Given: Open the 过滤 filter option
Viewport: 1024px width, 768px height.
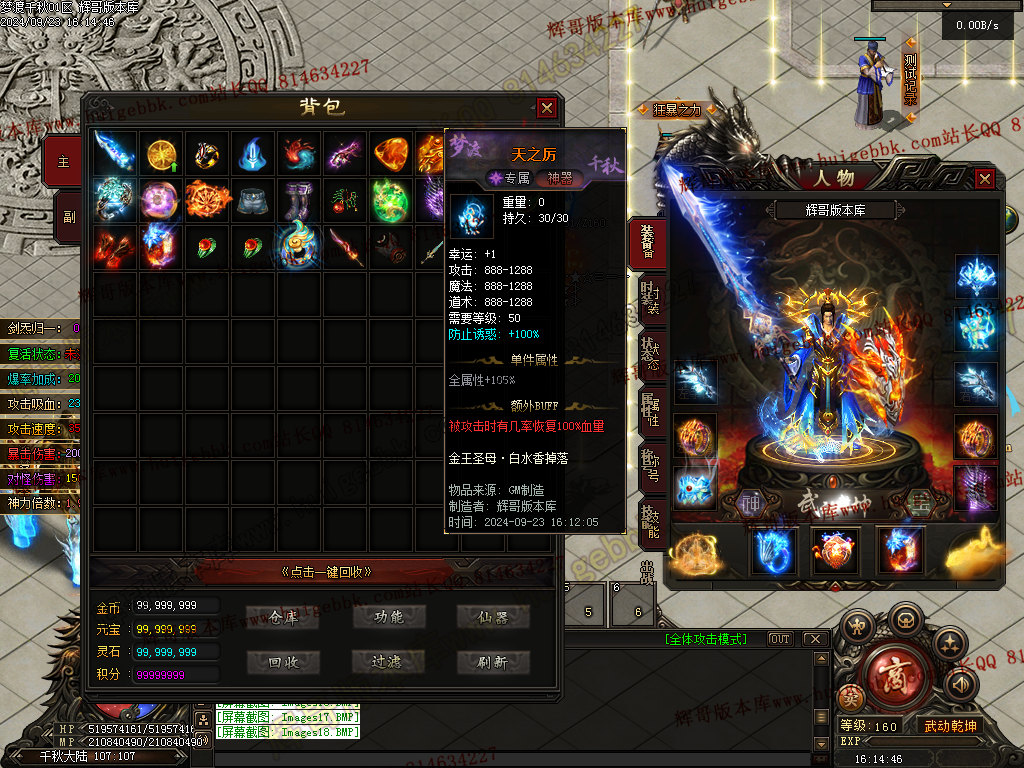Looking at the screenshot, I should (x=388, y=662).
